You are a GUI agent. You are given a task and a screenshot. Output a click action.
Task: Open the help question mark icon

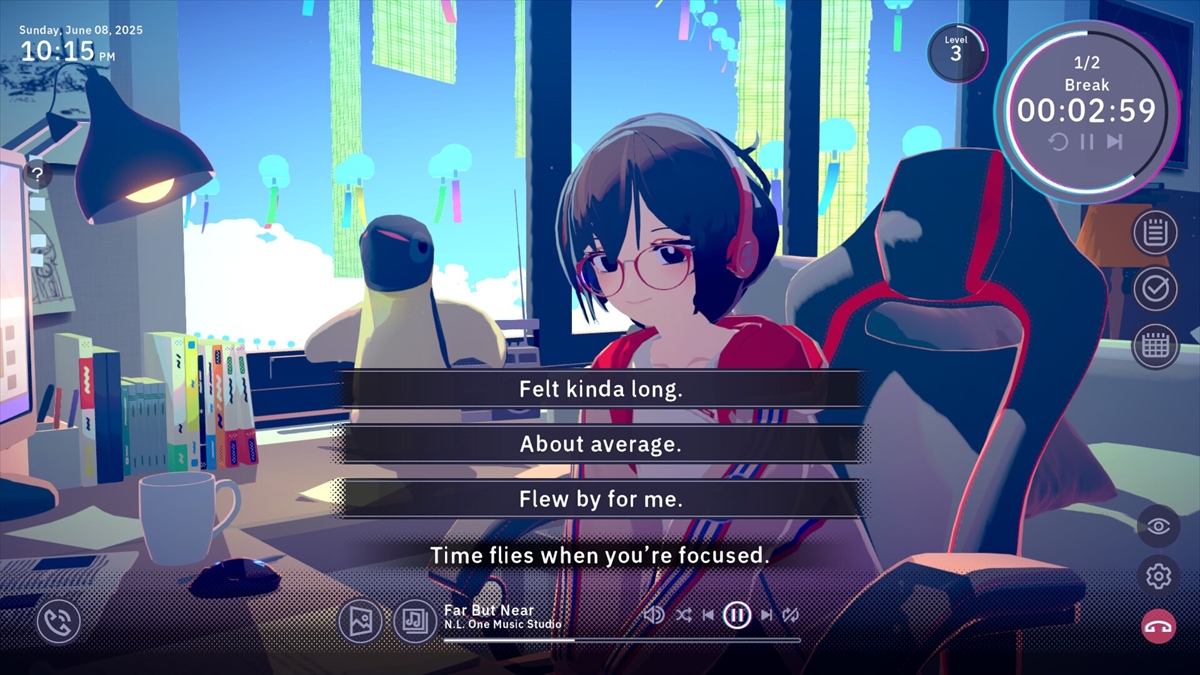[37, 174]
